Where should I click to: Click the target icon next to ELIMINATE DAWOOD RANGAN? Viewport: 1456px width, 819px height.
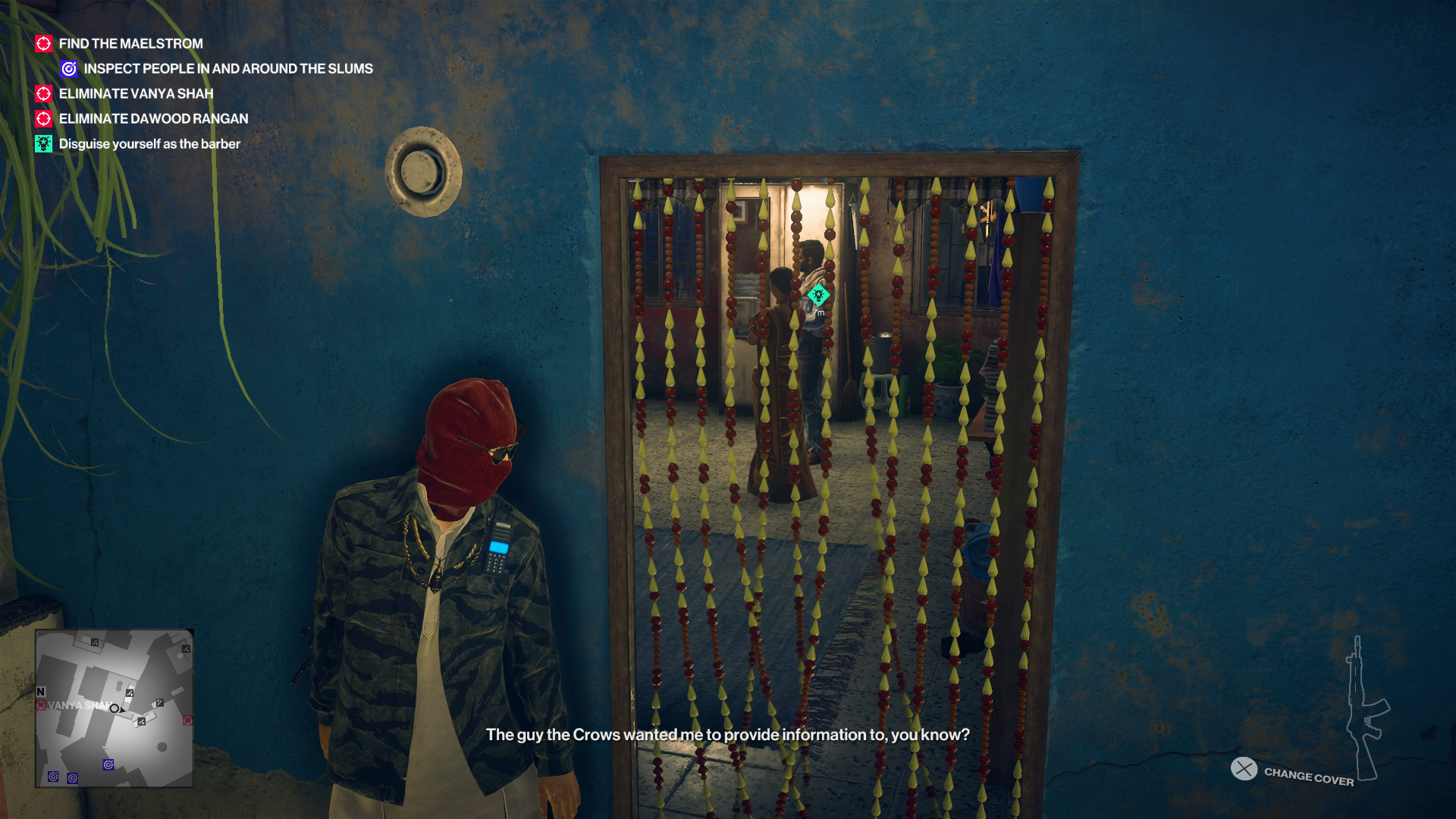click(x=43, y=118)
